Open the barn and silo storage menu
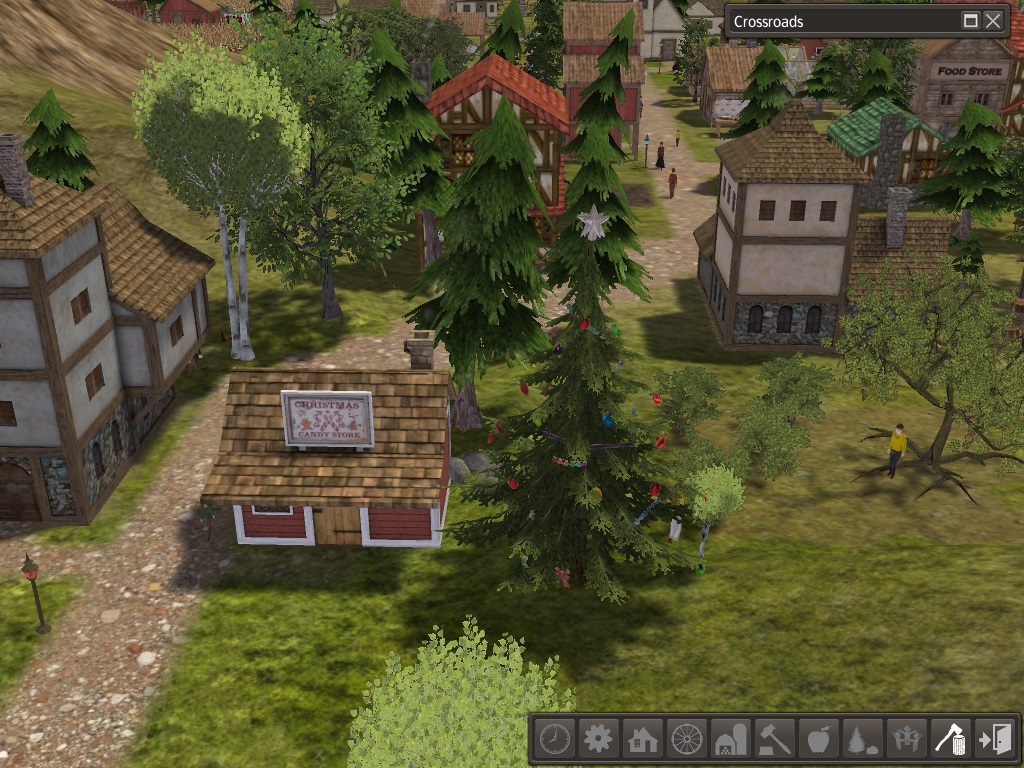1024x768 pixels. [730, 740]
